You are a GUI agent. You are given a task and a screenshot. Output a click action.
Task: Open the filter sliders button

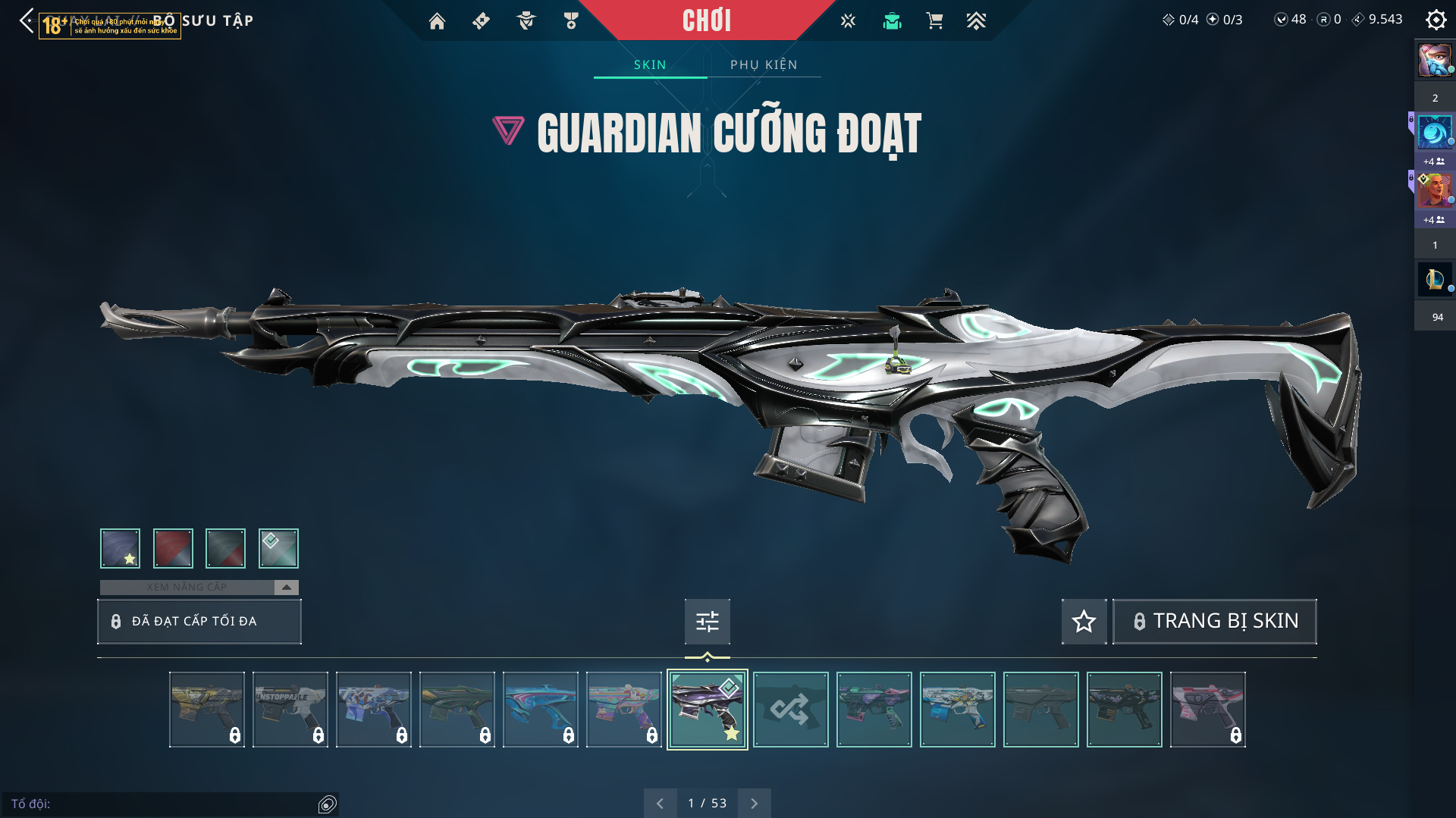707,622
